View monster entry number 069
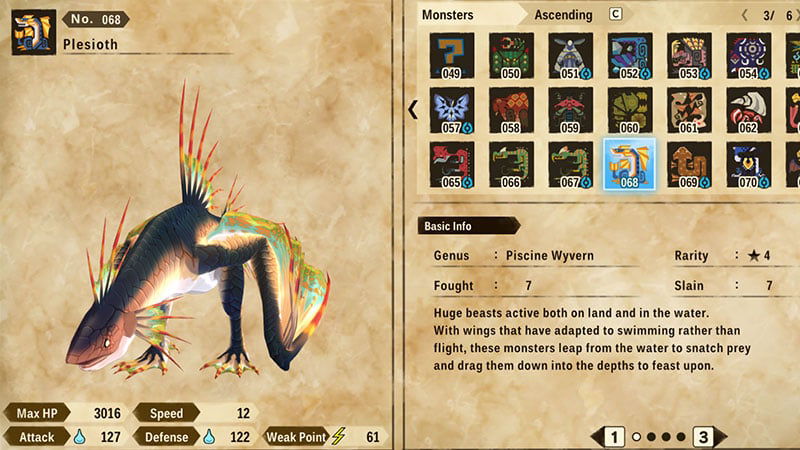The height and width of the screenshot is (450, 800). pos(689,164)
